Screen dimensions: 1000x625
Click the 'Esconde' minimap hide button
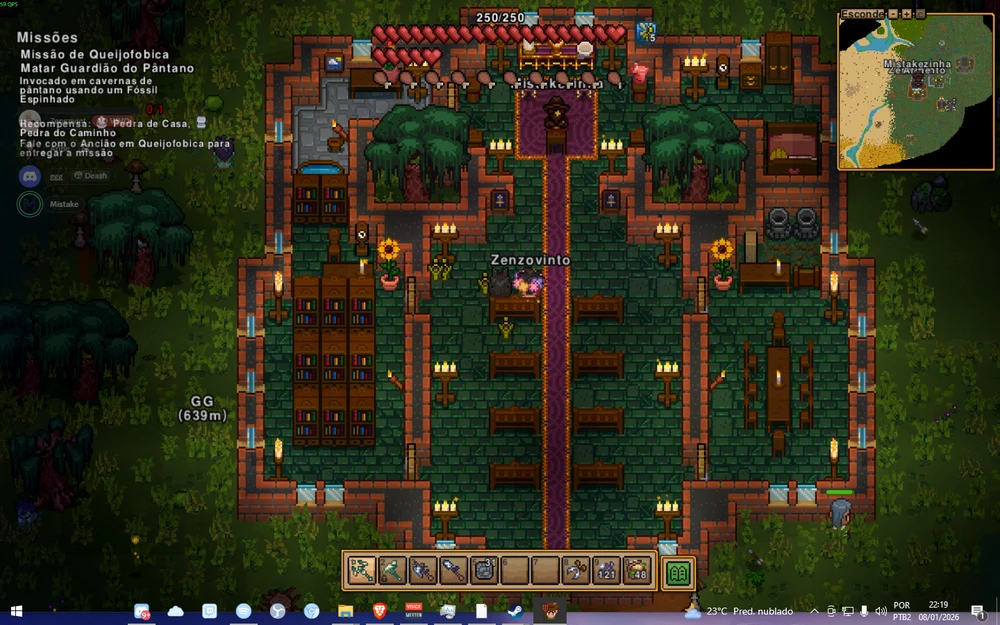(x=863, y=14)
